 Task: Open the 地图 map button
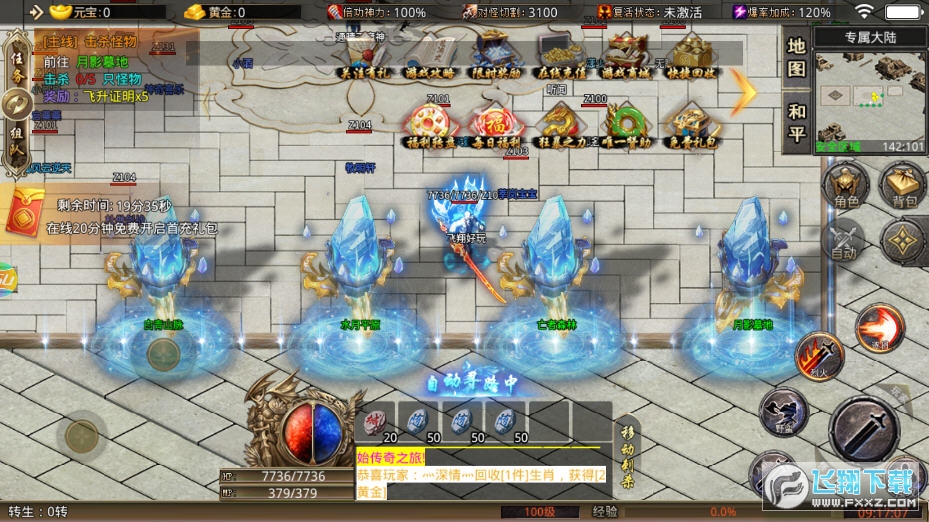tap(796, 58)
